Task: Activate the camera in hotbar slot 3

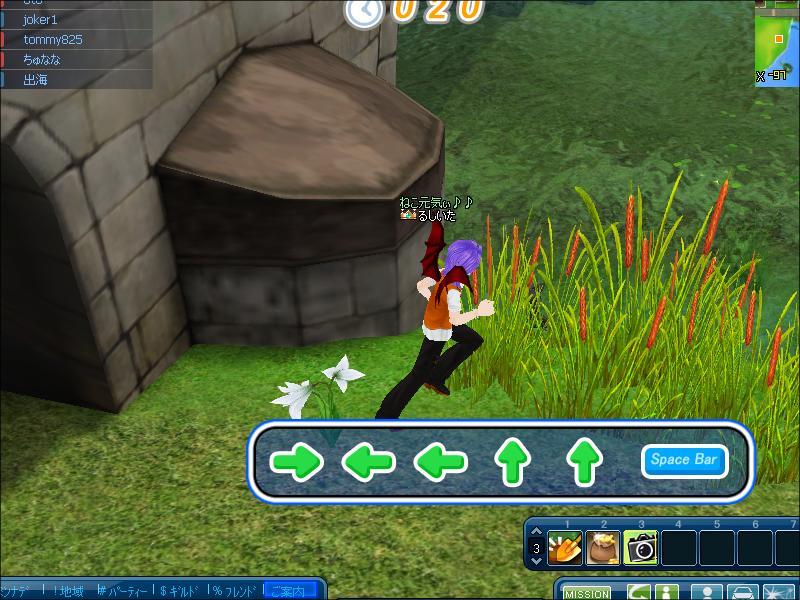Action: [x=641, y=548]
